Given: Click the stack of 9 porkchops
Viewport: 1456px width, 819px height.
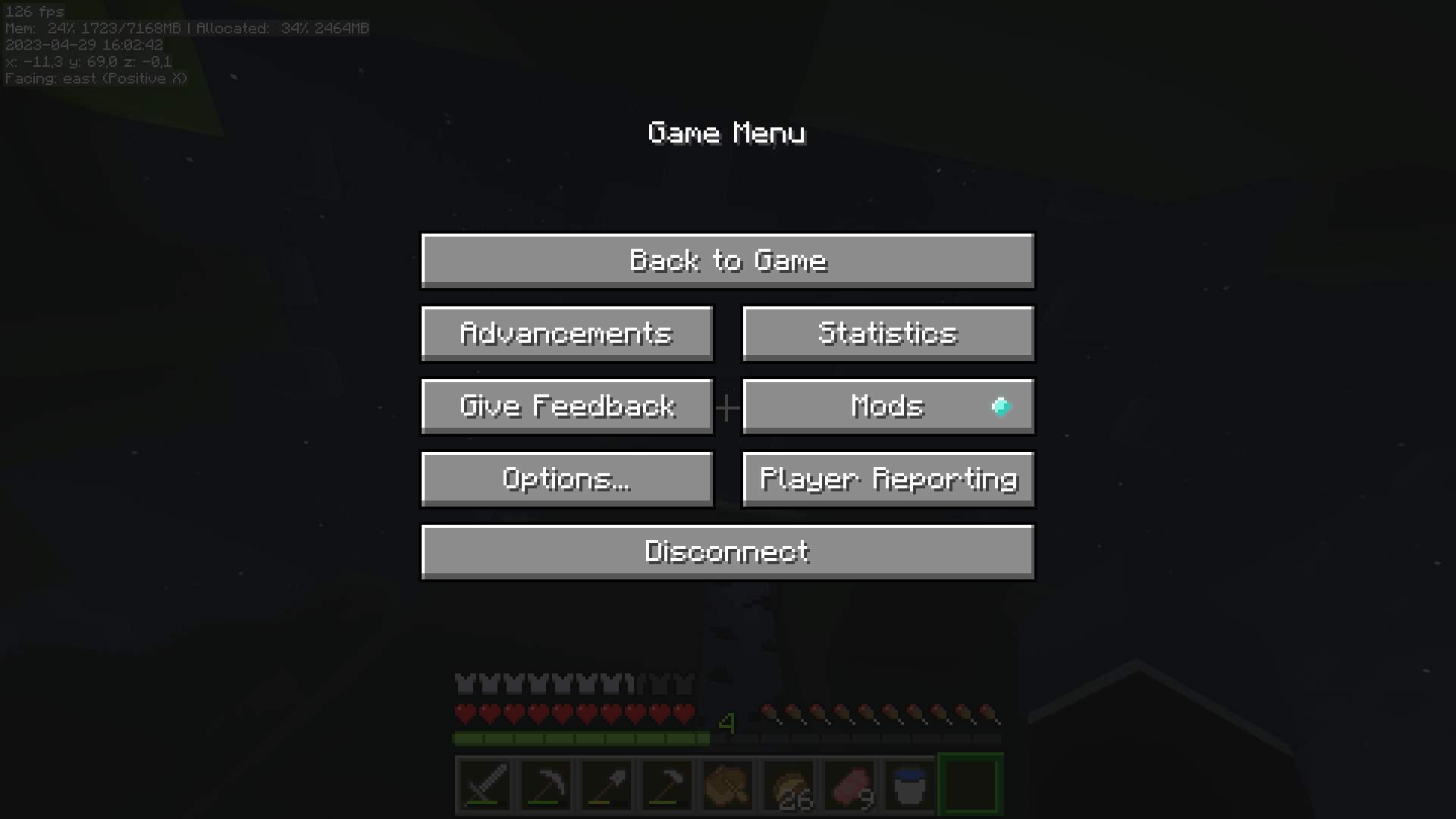Looking at the screenshot, I should (849, 784).
